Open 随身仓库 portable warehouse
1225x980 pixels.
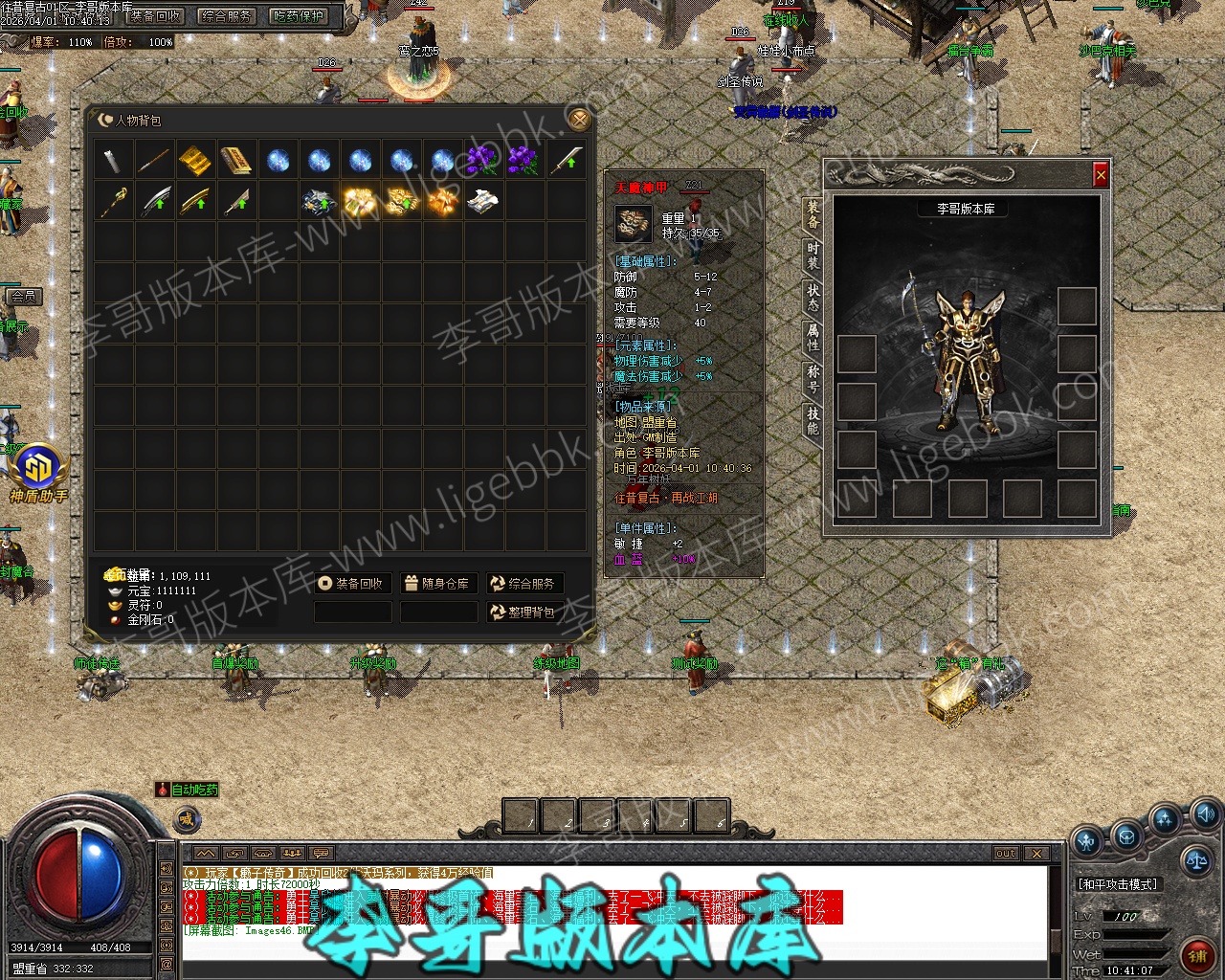point(436,584)
